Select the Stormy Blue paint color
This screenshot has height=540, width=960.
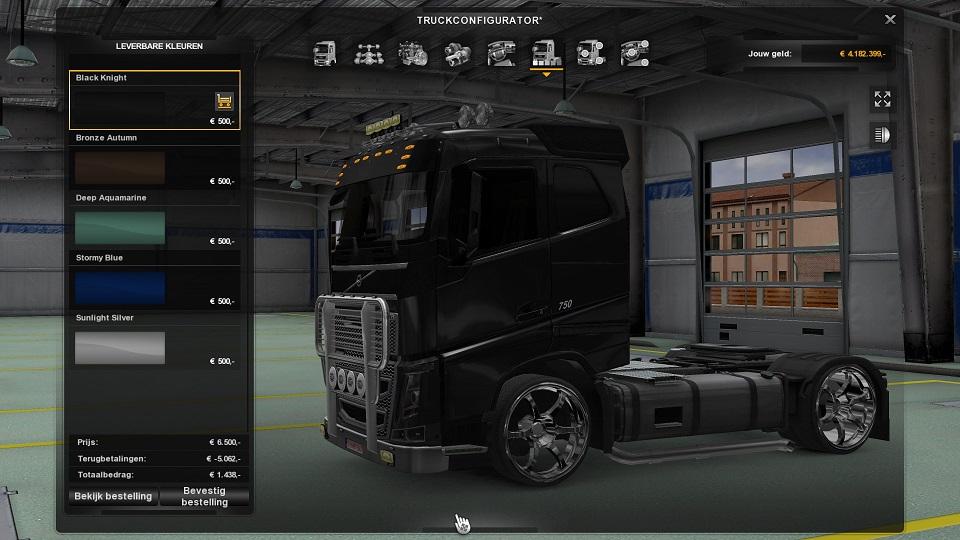pos(120,286)
